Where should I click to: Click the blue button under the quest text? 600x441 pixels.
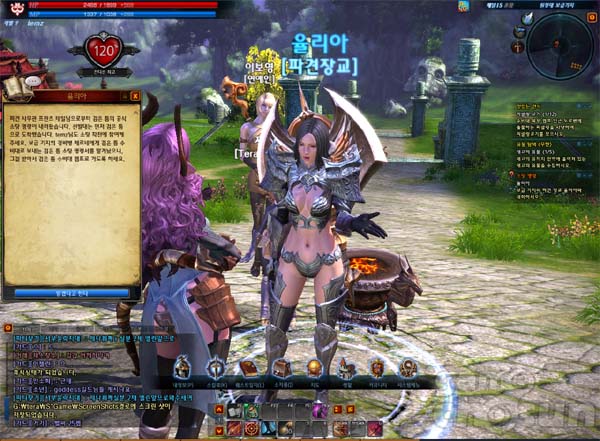[71, 293]
